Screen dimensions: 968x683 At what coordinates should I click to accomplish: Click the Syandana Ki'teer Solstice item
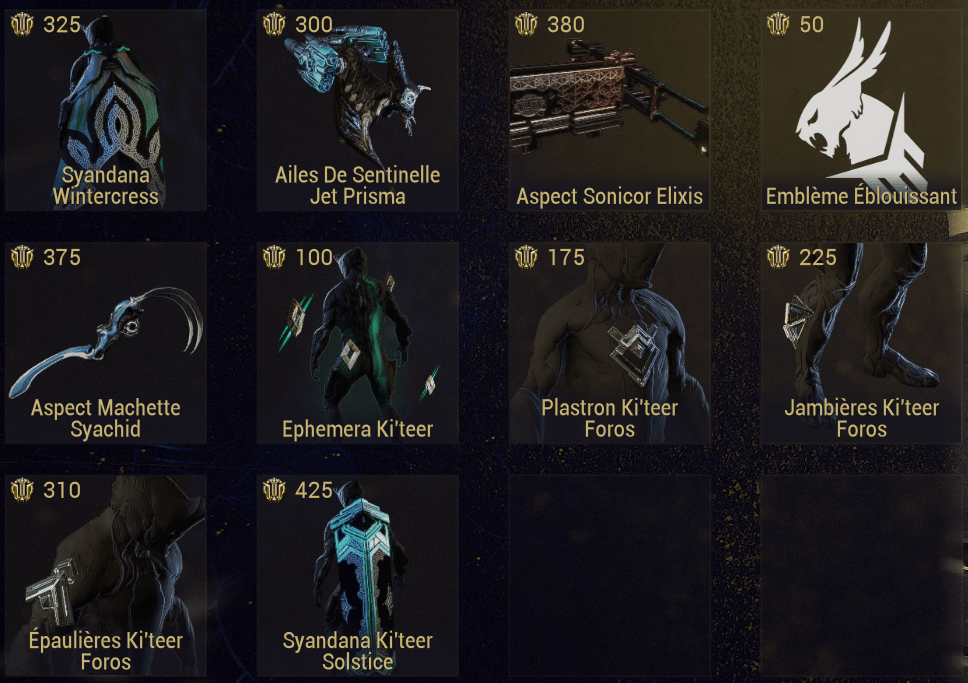pos(357,575)
